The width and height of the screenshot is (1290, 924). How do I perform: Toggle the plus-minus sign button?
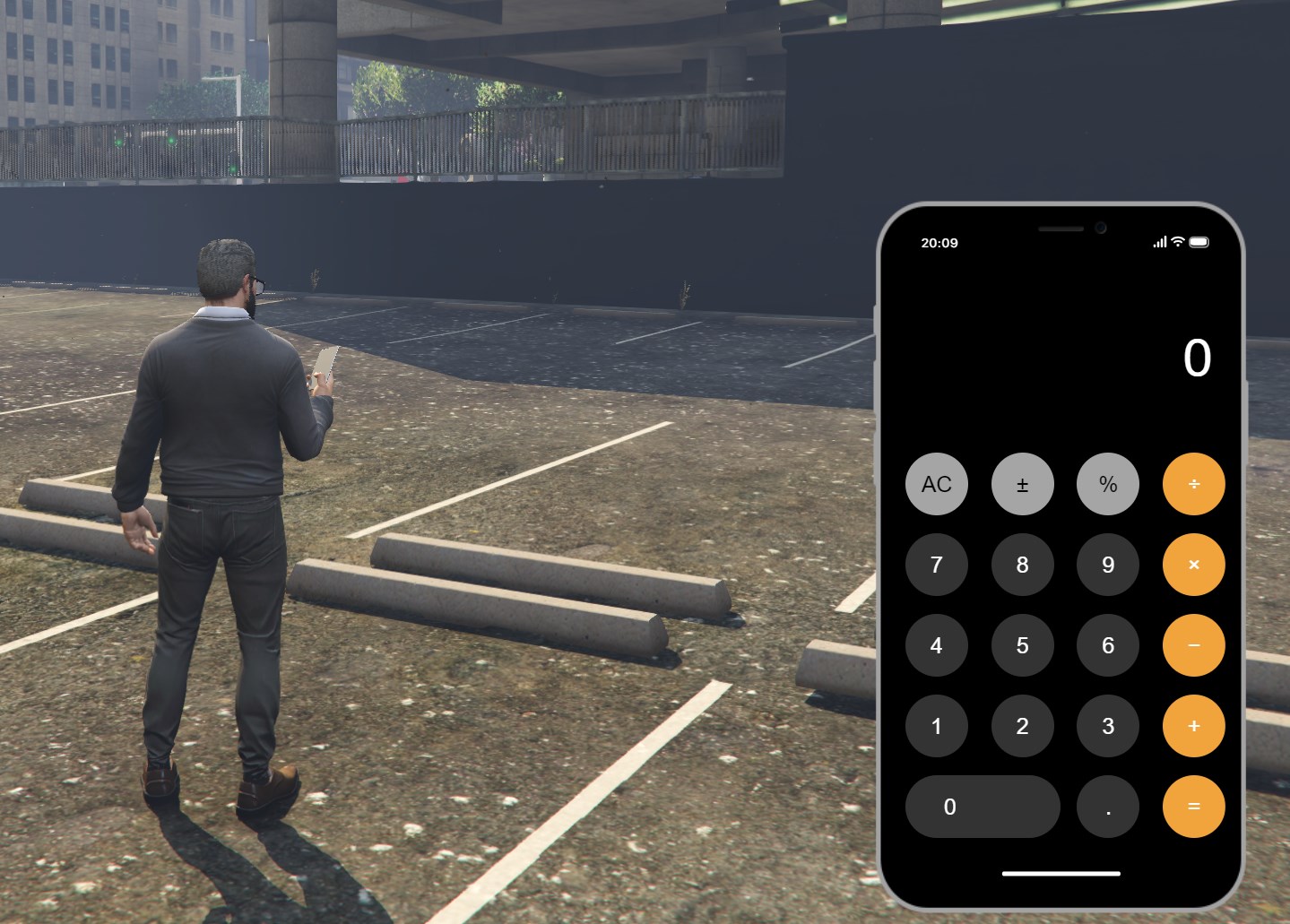(x=1022, y=484)
